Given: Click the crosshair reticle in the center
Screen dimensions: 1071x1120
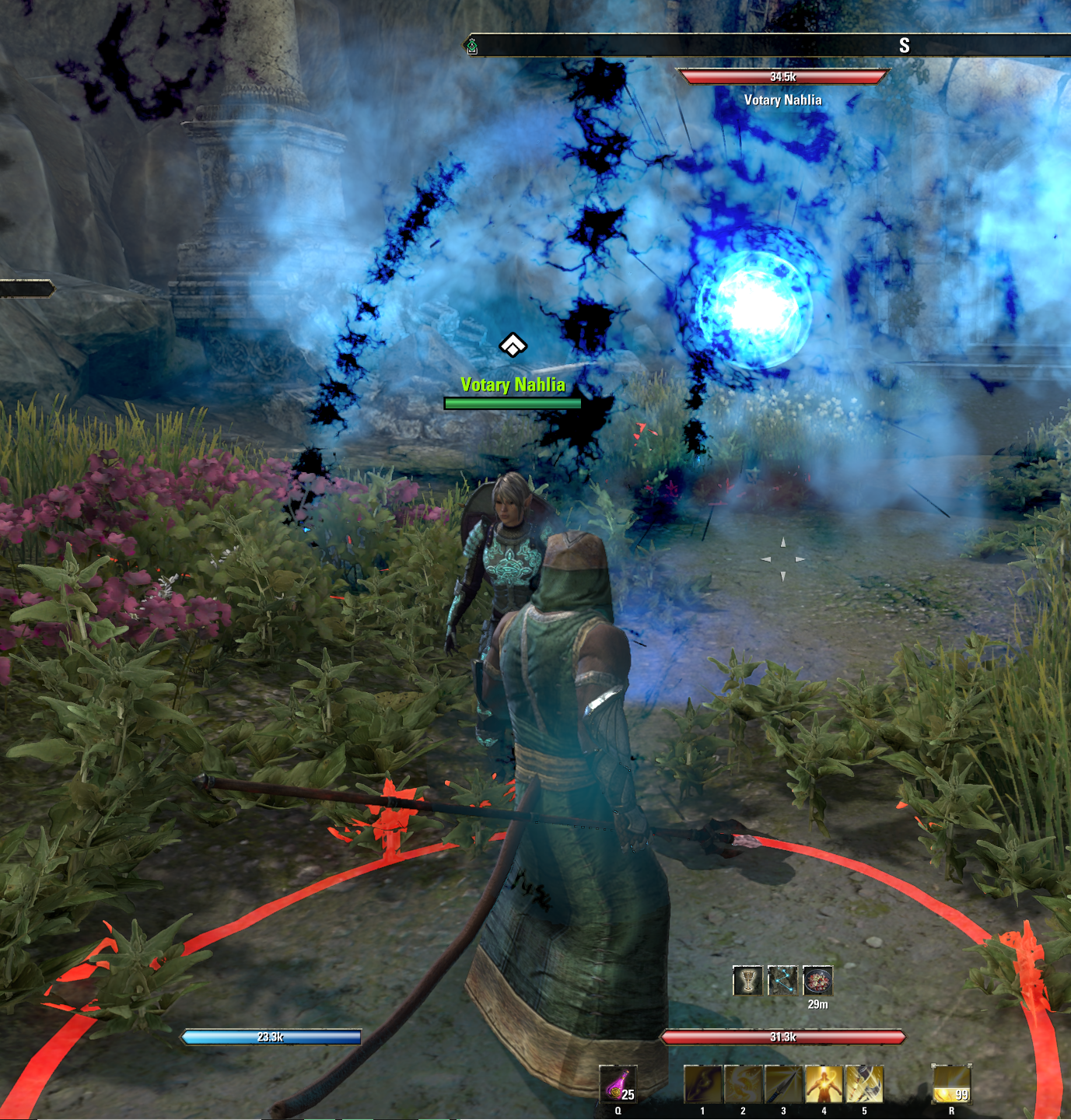Looking at the screenshot, I should point(782,558).
